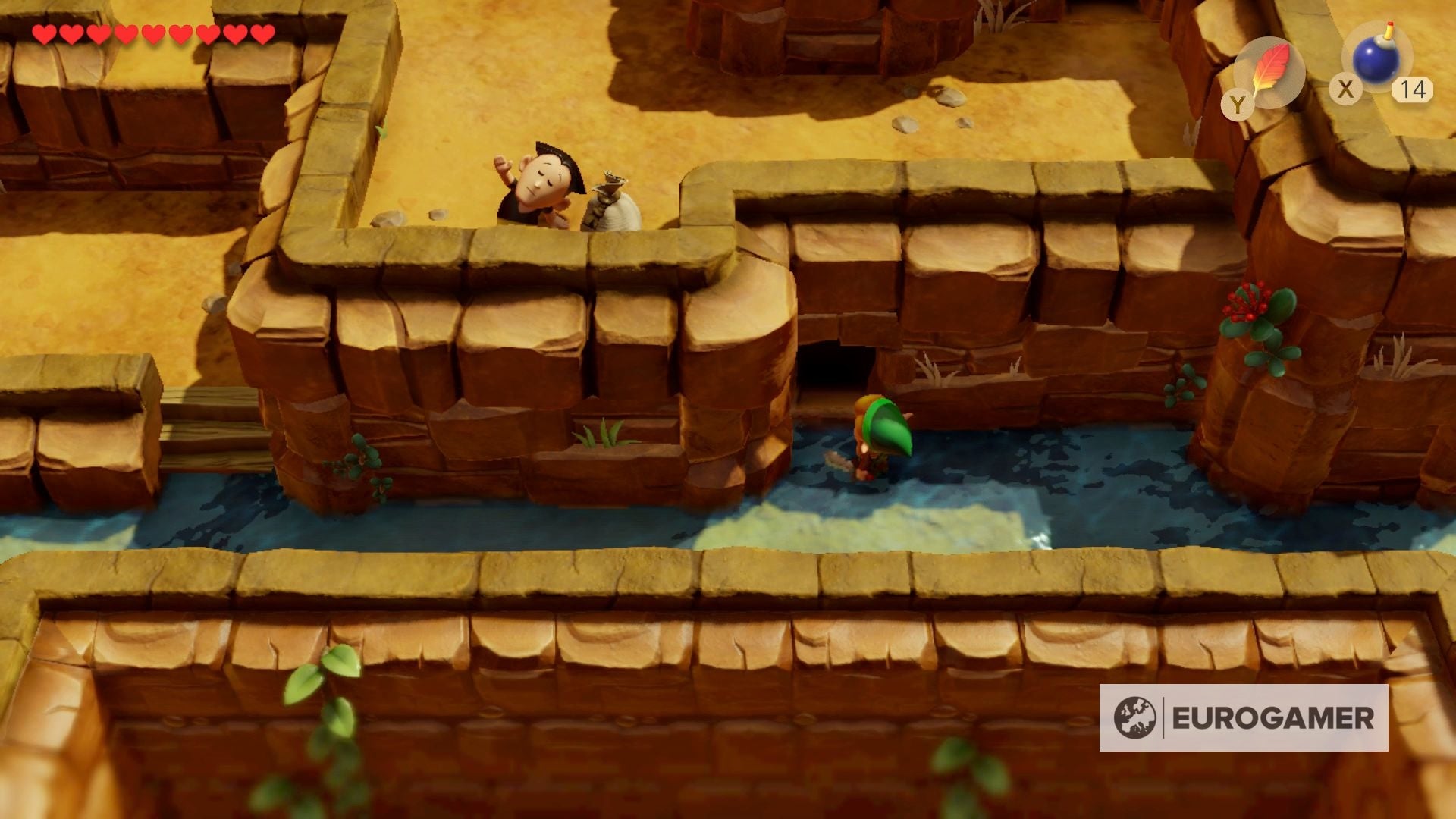1456x819 pixels.
Task: Click the first heart in the health bar
Action: click(x=44, y=34)
